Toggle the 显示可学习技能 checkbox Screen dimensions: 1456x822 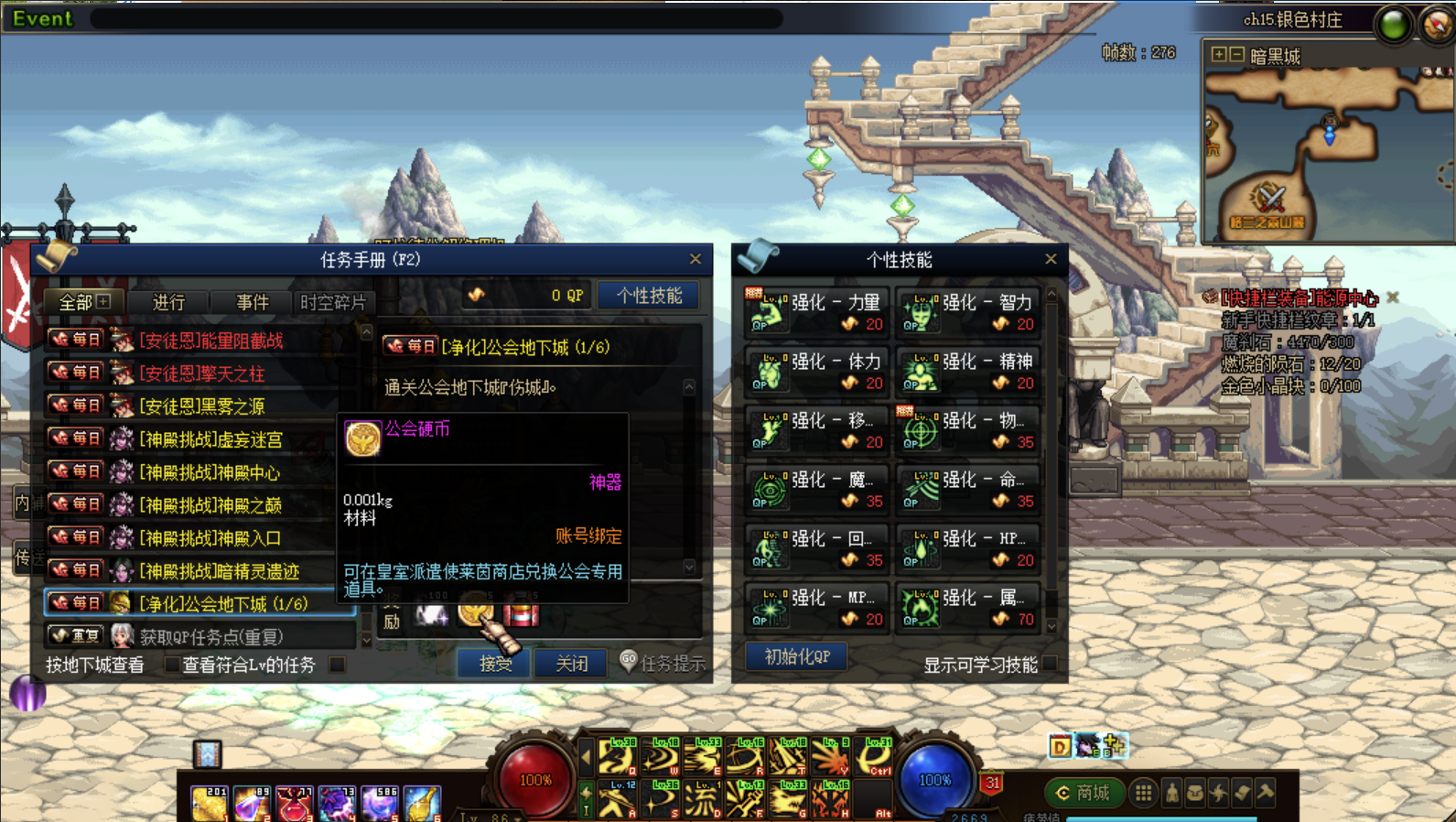click(1050, 665)
